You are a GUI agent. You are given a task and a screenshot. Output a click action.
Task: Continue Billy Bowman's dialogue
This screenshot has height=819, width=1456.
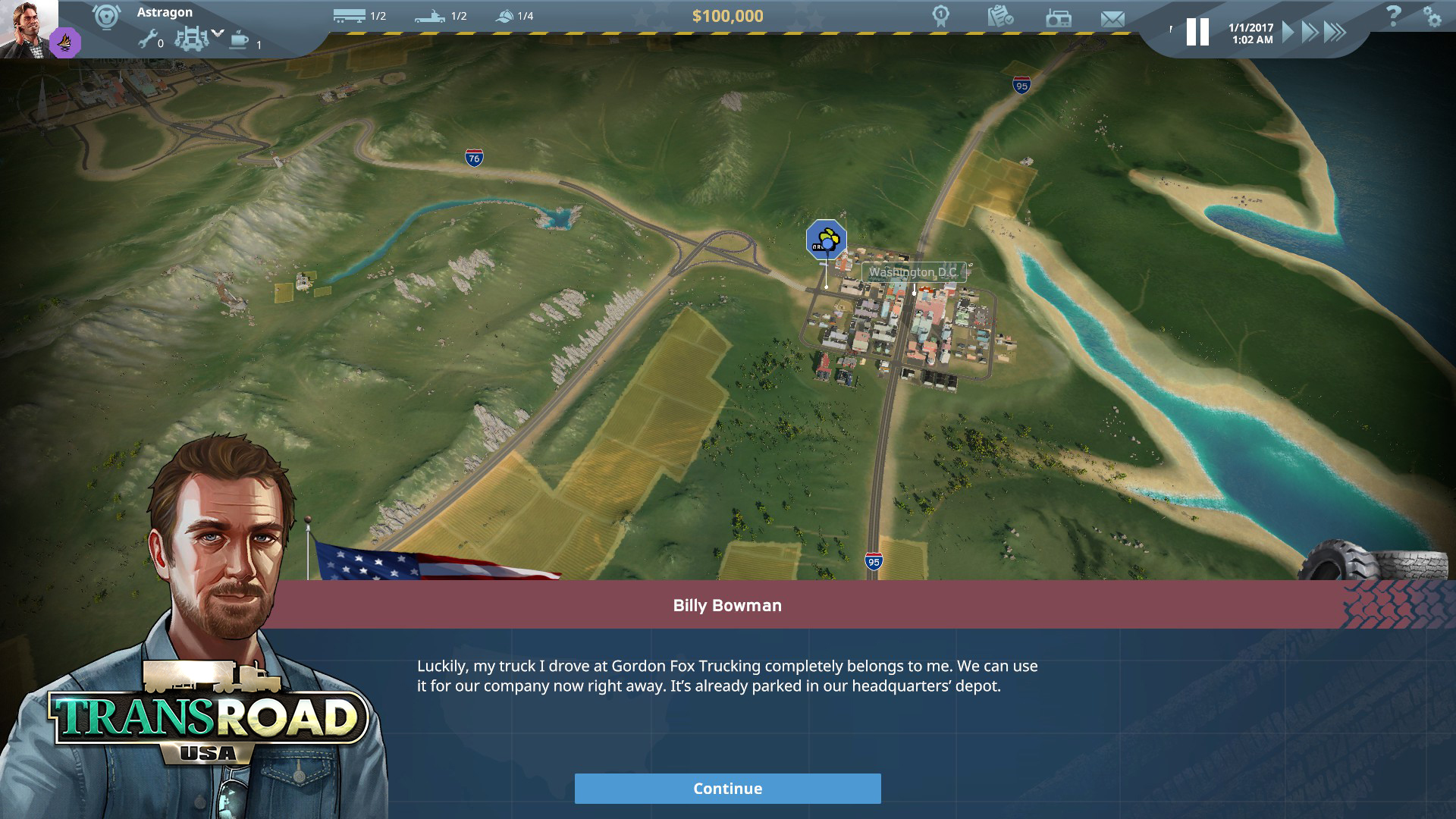(x=727, y=789)
